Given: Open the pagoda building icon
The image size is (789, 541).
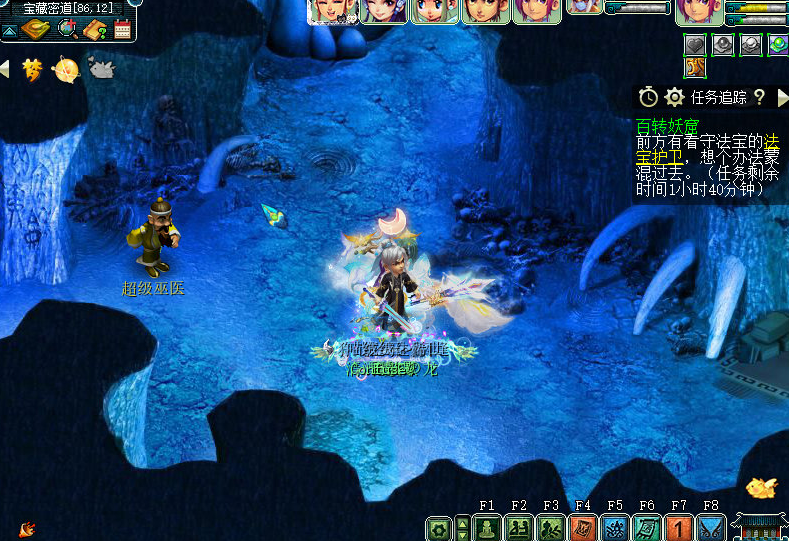Looking at the screenshot, I should pos(758,525).
